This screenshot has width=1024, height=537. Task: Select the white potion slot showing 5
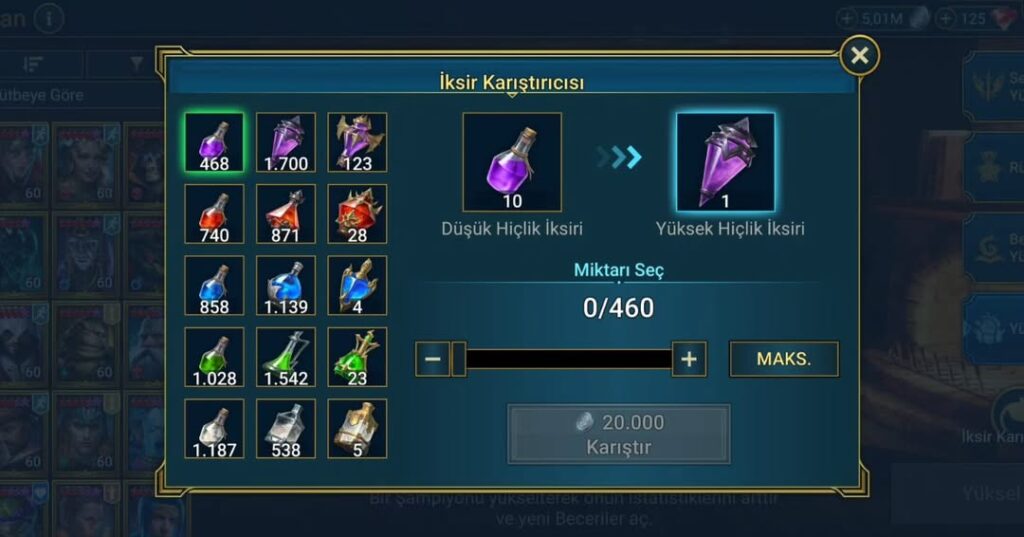click(357, 429)
